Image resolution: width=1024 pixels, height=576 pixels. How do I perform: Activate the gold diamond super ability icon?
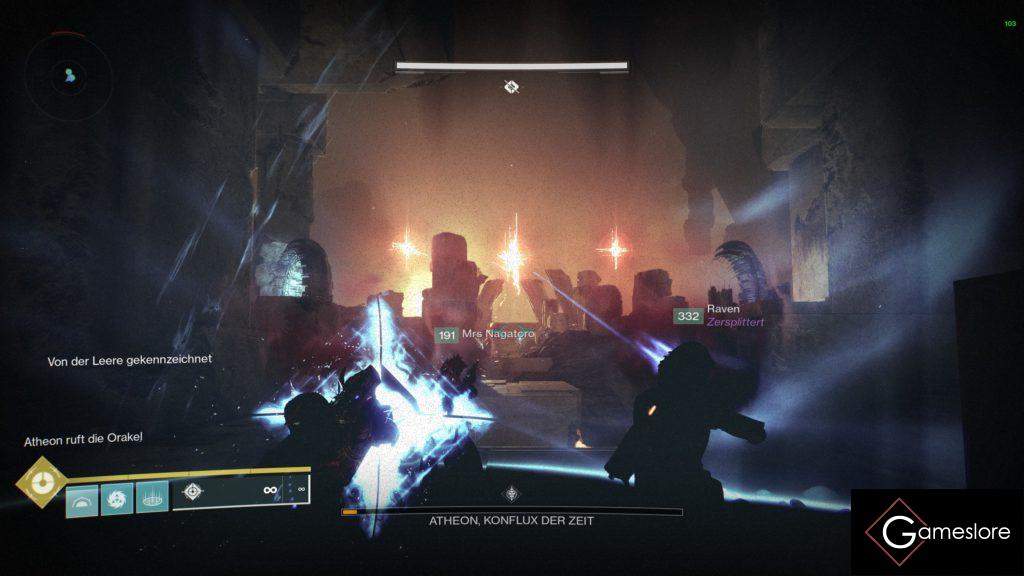(42, 482)
